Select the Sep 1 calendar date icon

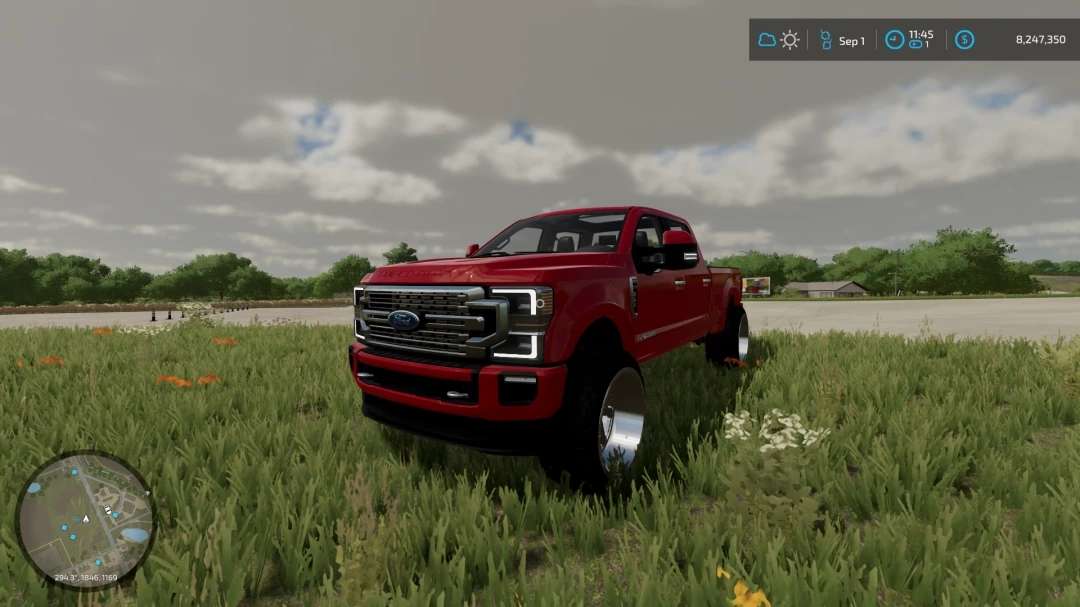pyautogui.click(x=826, y=40)
